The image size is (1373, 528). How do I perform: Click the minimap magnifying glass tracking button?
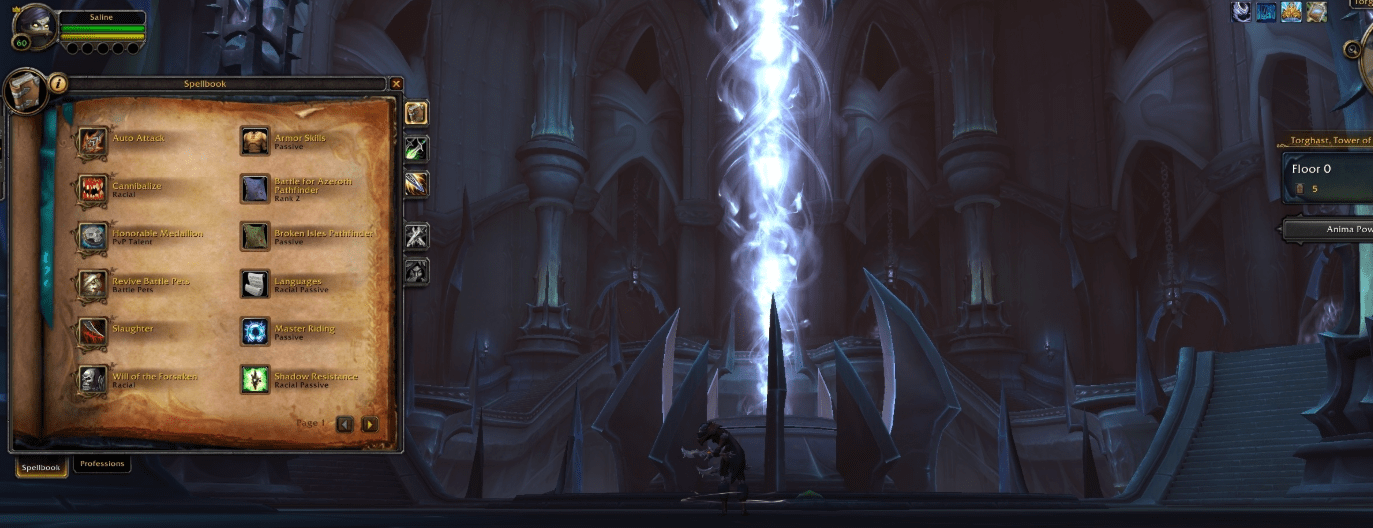(1354, 48)
